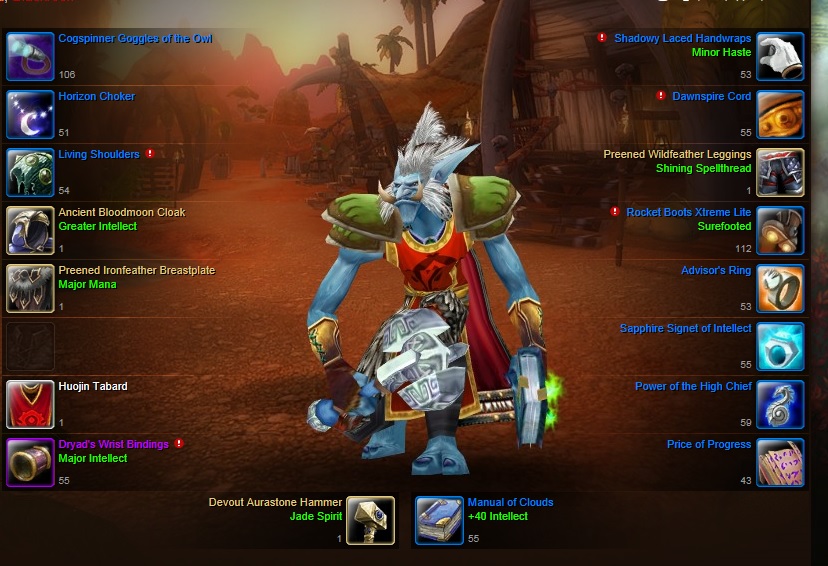
Task: Follow the Living Shoulders item name link
Action: pos(99,155)
